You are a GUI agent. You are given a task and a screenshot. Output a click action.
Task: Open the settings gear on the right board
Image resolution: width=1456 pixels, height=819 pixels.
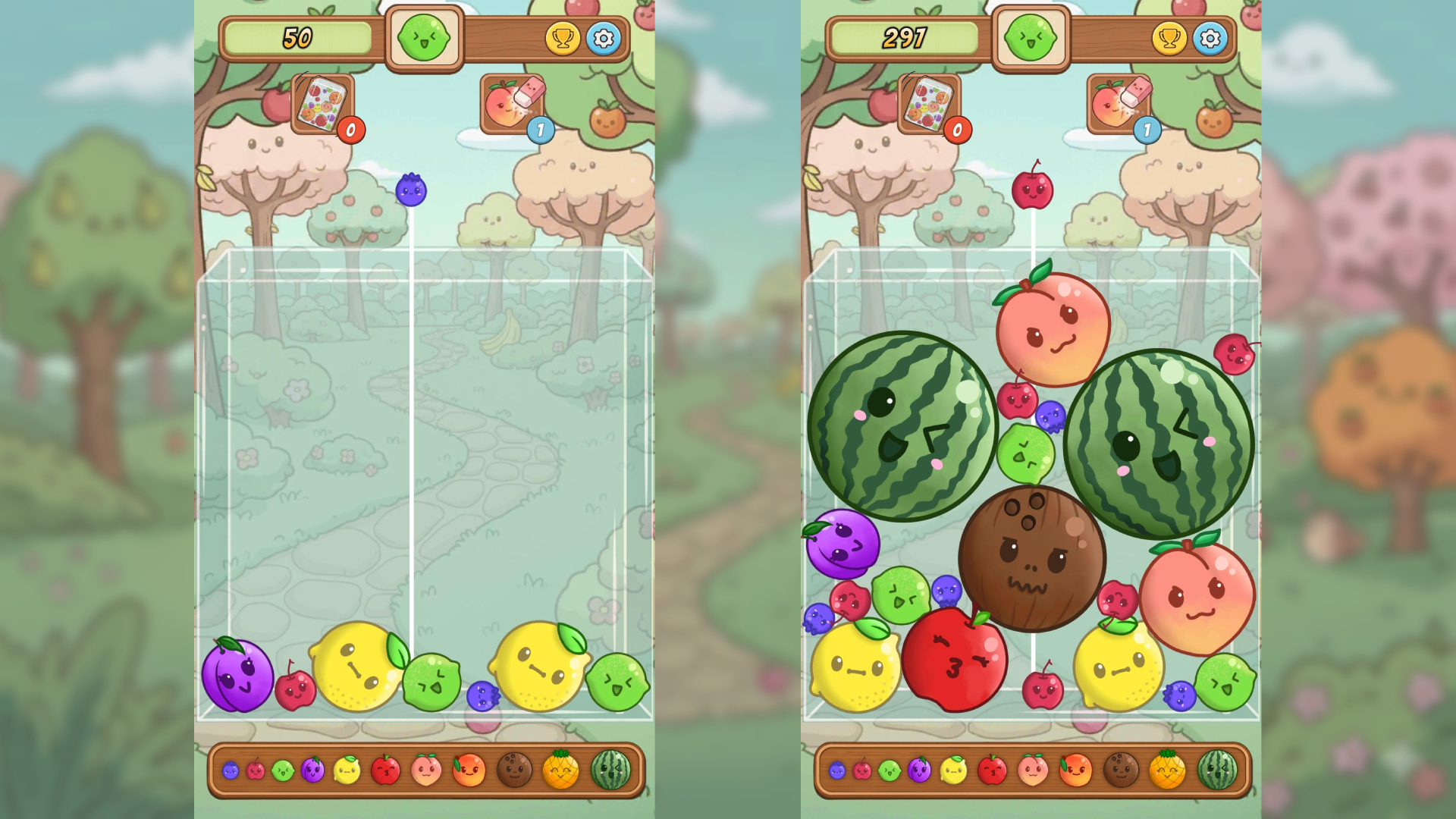click(1210, 38)
